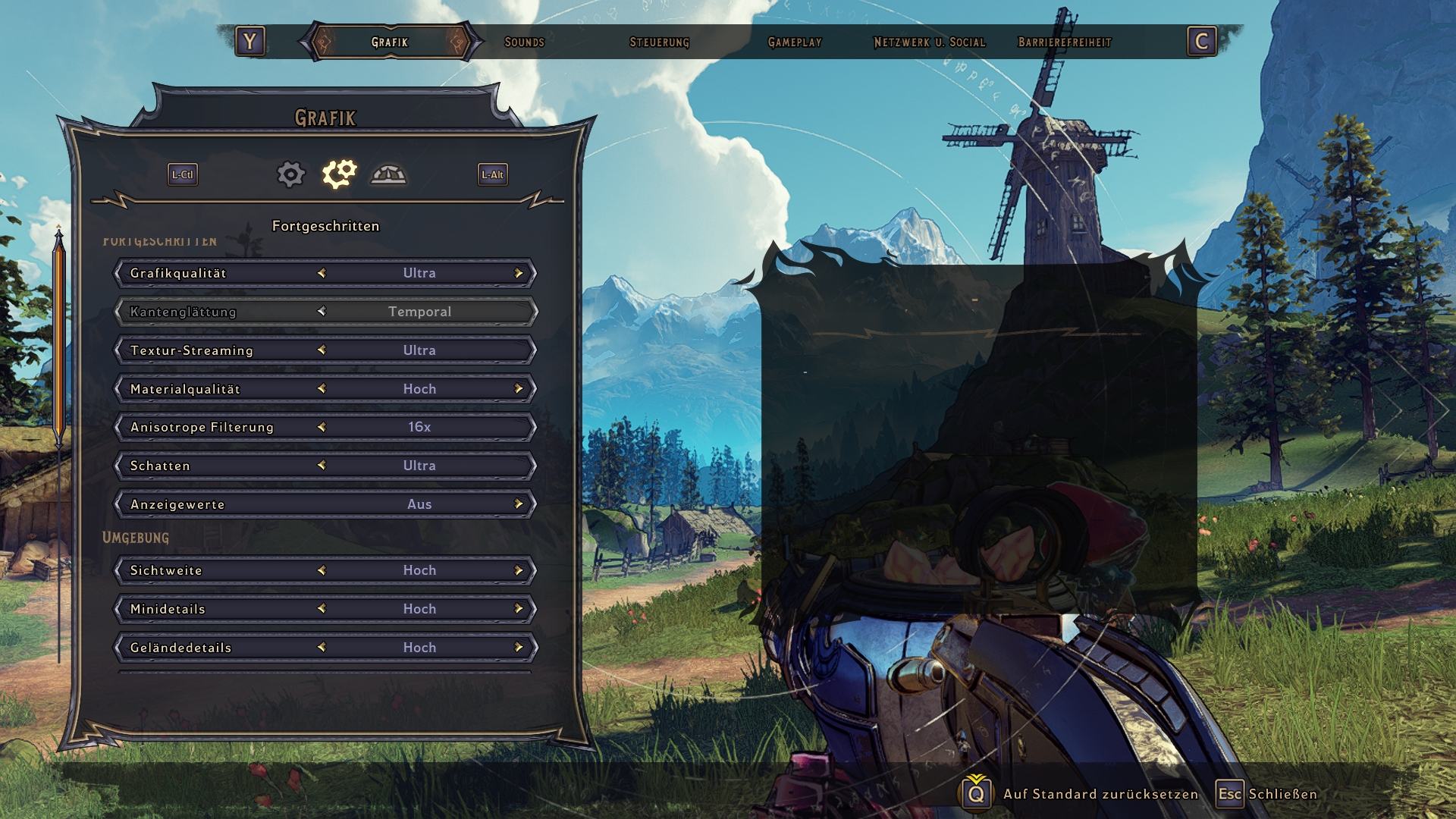The image size is (1456, 819).
Task: Switch to the Barrierefreiheit tab
Action: tap(1064, 42)
